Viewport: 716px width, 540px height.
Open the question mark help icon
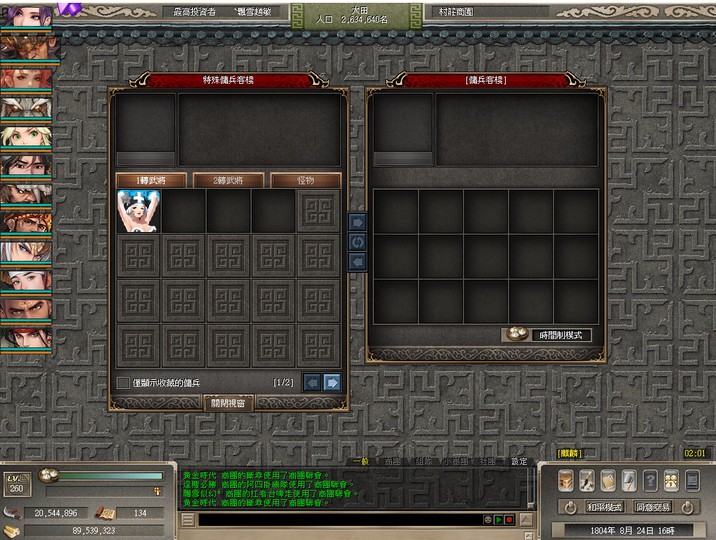(650, 480)
